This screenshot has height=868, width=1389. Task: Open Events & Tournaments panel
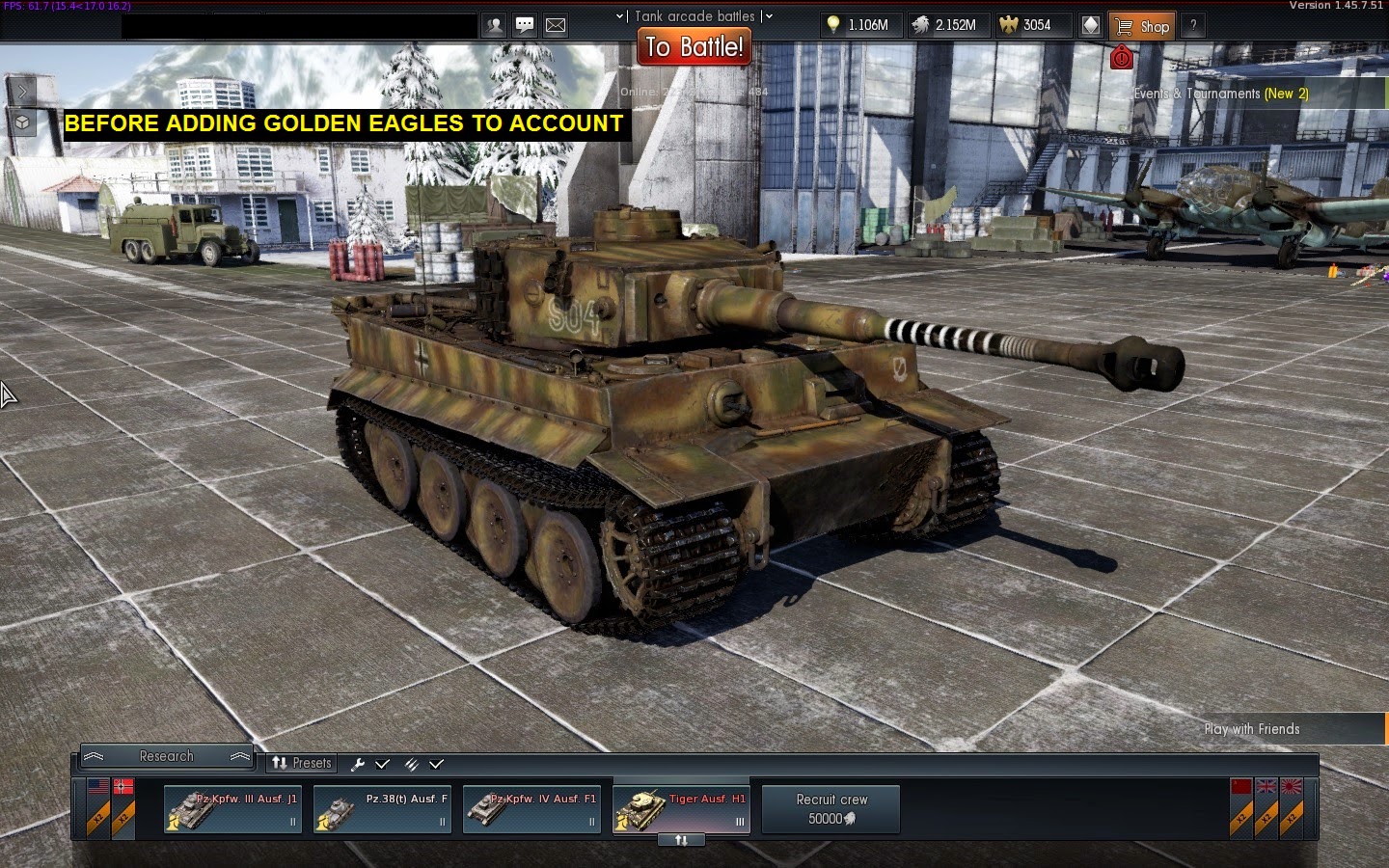coord(1221,94)
